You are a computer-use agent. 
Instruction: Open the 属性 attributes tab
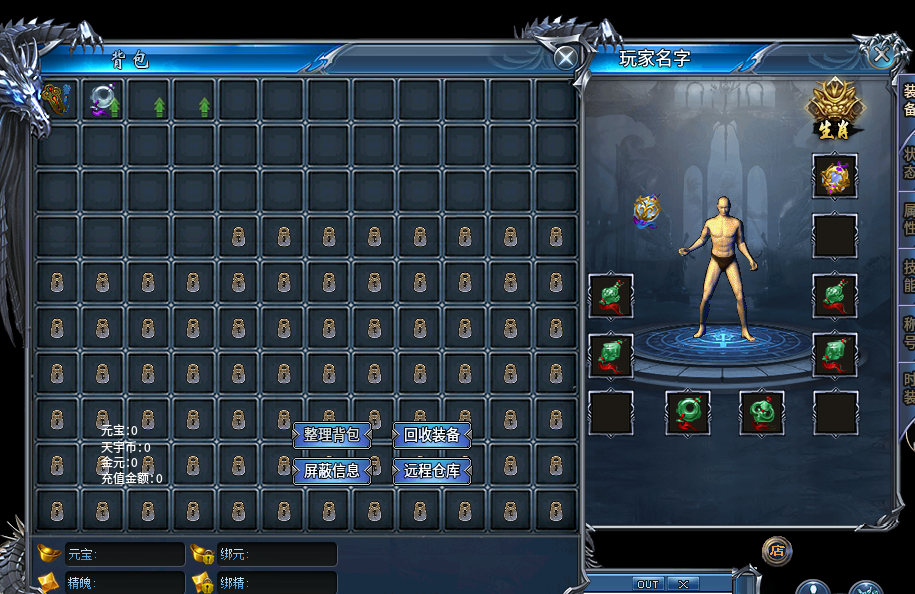tap(908, 218)
